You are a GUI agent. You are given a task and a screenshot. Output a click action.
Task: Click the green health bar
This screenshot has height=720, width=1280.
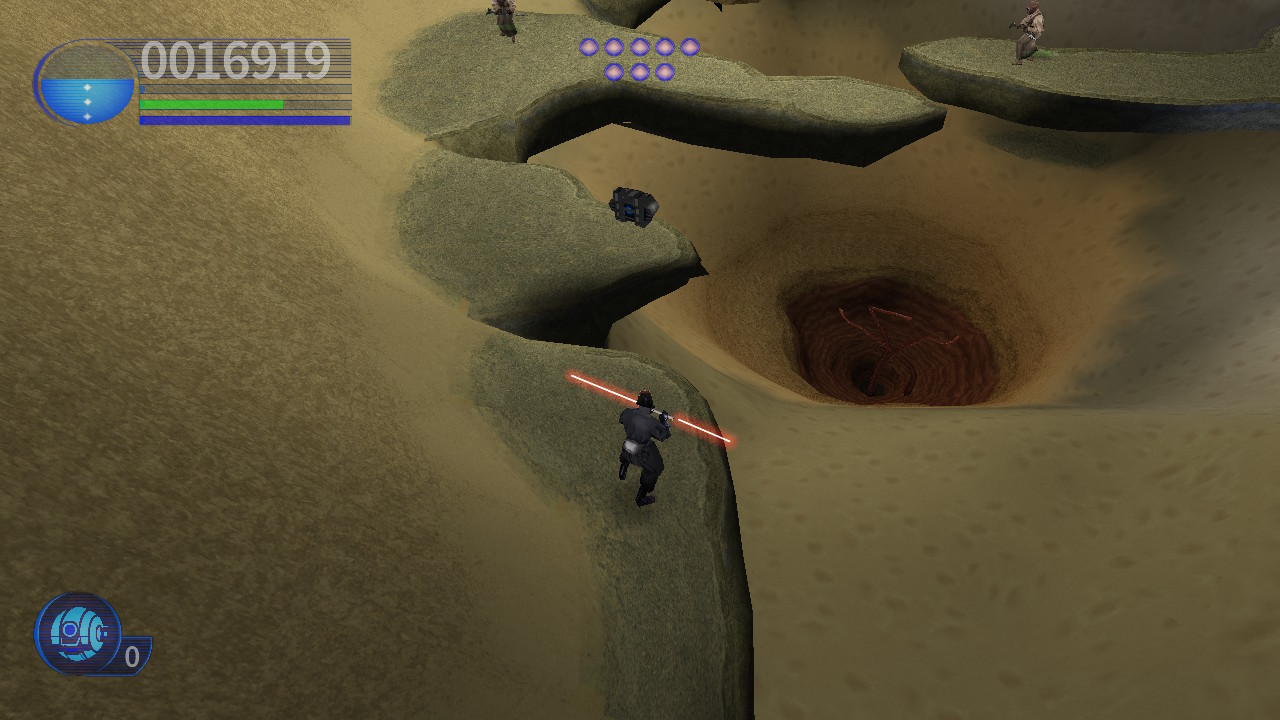pos(210,105)
